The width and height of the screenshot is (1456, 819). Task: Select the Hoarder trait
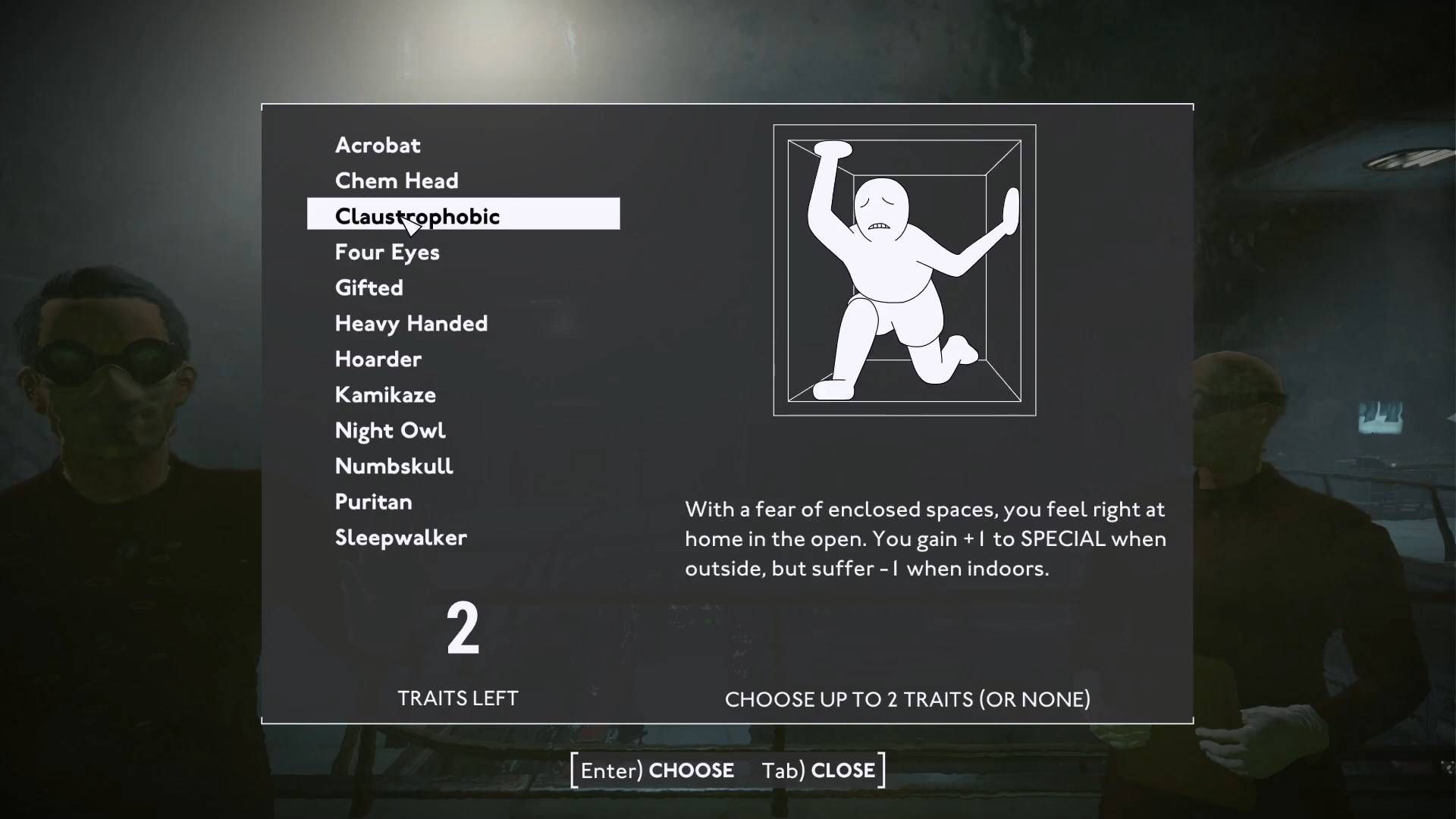click(x=378, y=359)
